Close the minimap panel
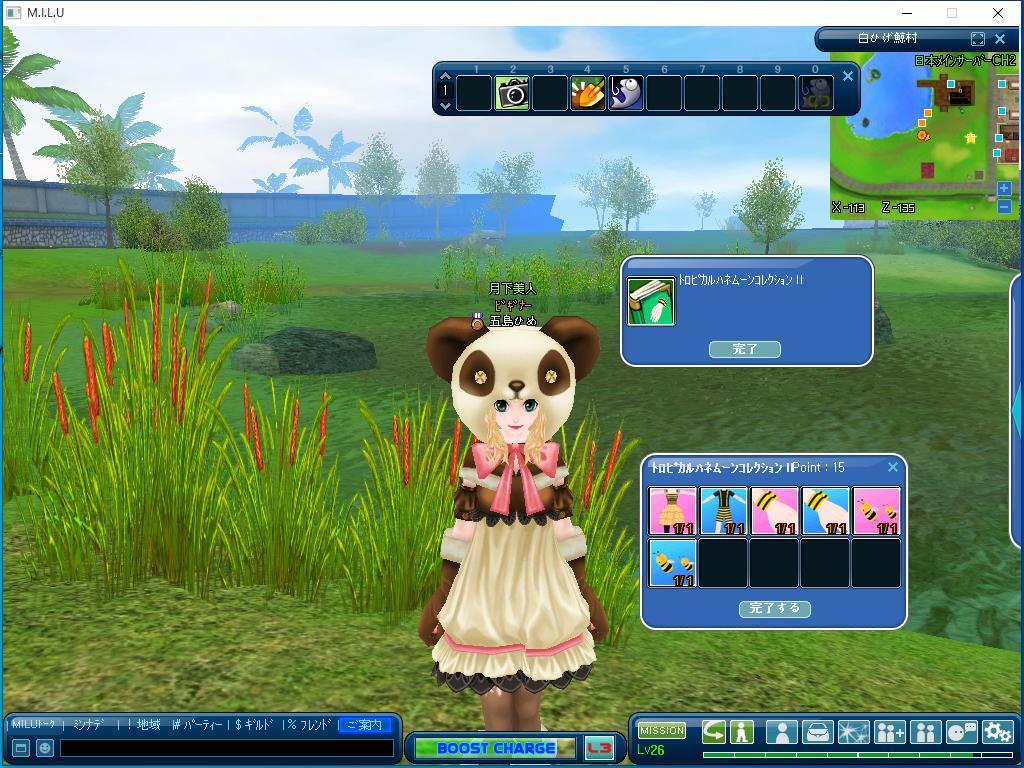 coord(999,39)
